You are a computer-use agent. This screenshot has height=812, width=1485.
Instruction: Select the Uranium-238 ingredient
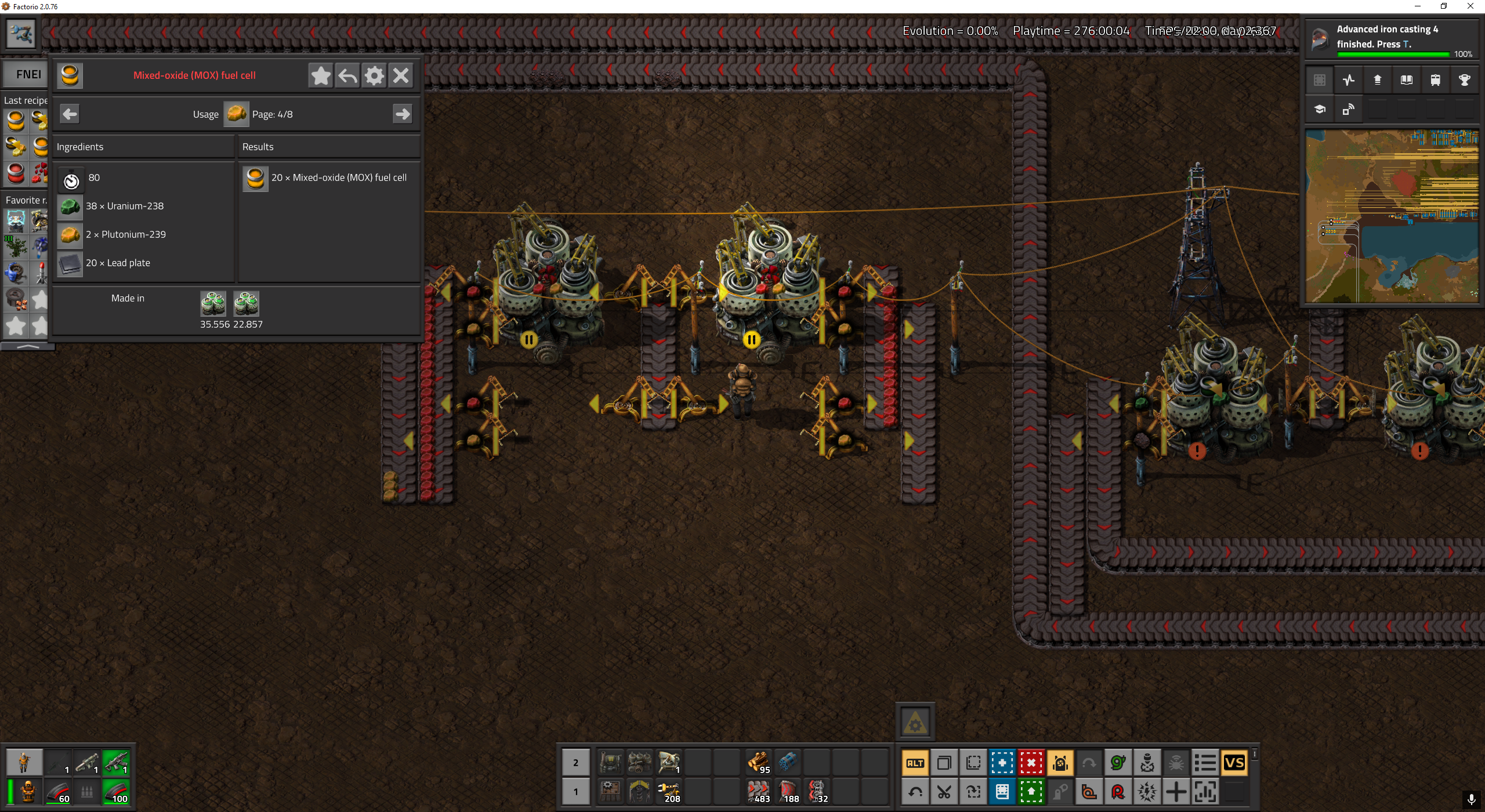(x=70, y=206)
